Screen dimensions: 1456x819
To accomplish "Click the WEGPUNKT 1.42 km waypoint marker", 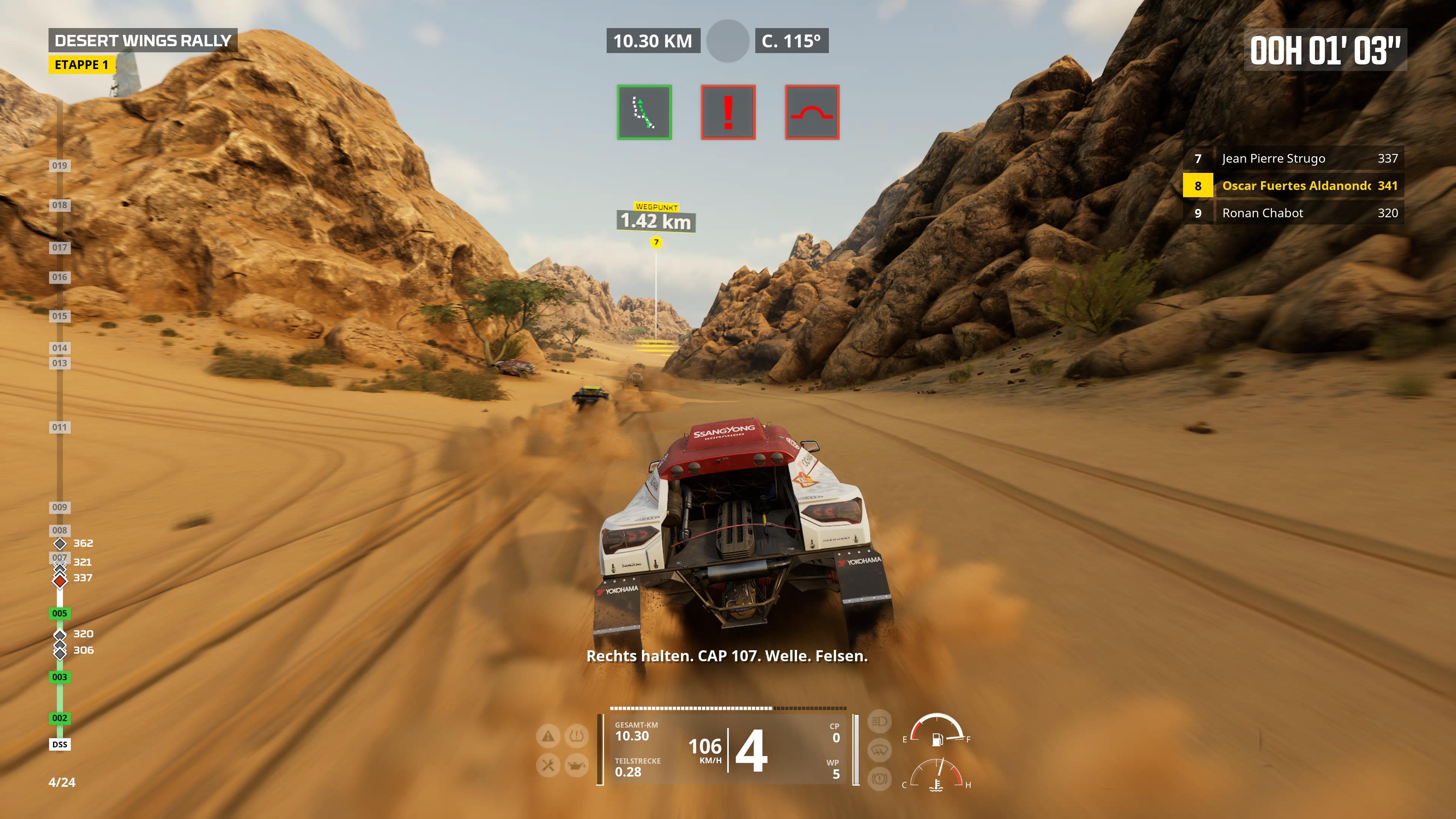I will (x=655, y=218).
